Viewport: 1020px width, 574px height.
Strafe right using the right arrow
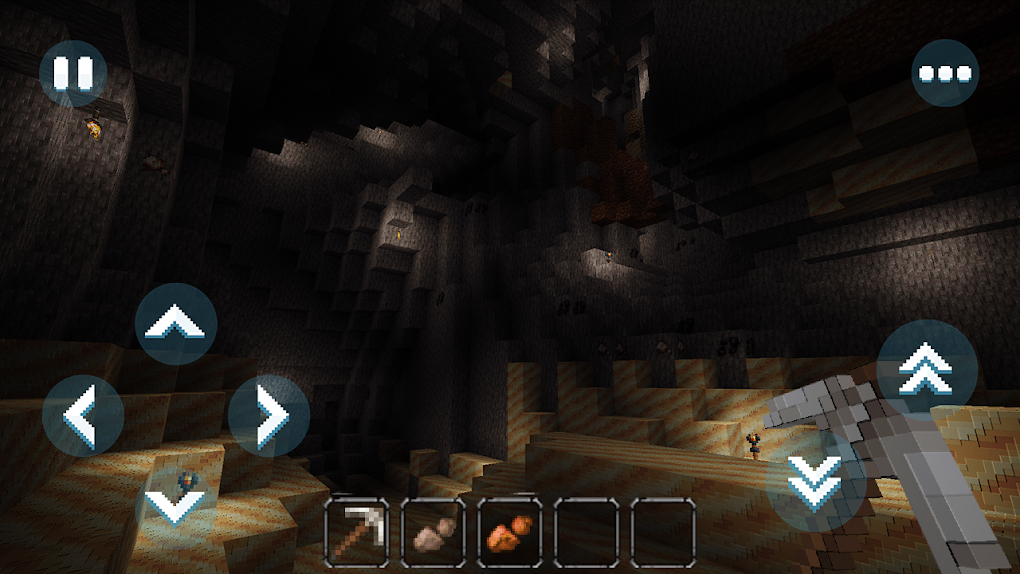(268, 416)
